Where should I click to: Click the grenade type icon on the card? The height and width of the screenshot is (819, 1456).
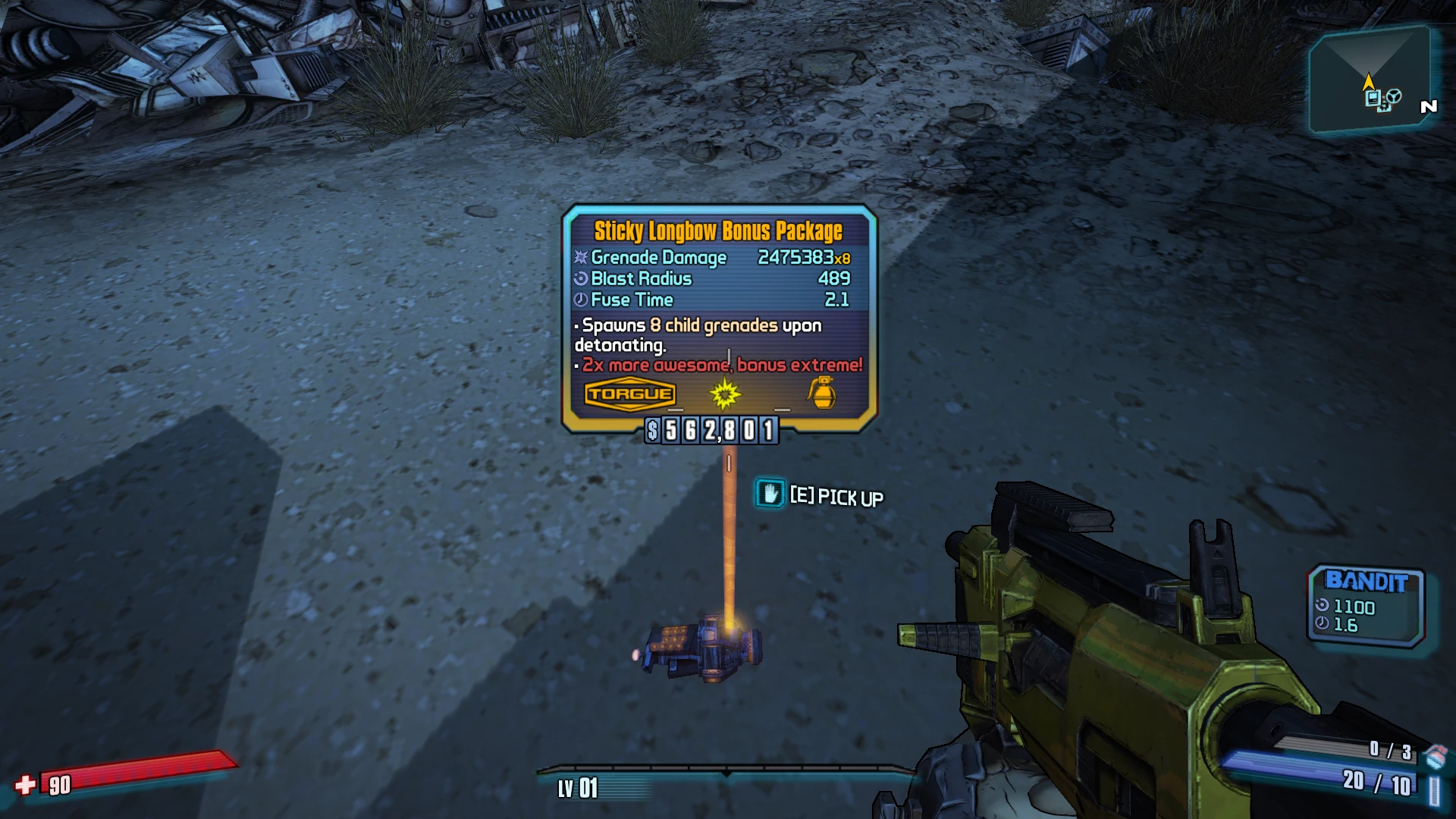(822, 393)
